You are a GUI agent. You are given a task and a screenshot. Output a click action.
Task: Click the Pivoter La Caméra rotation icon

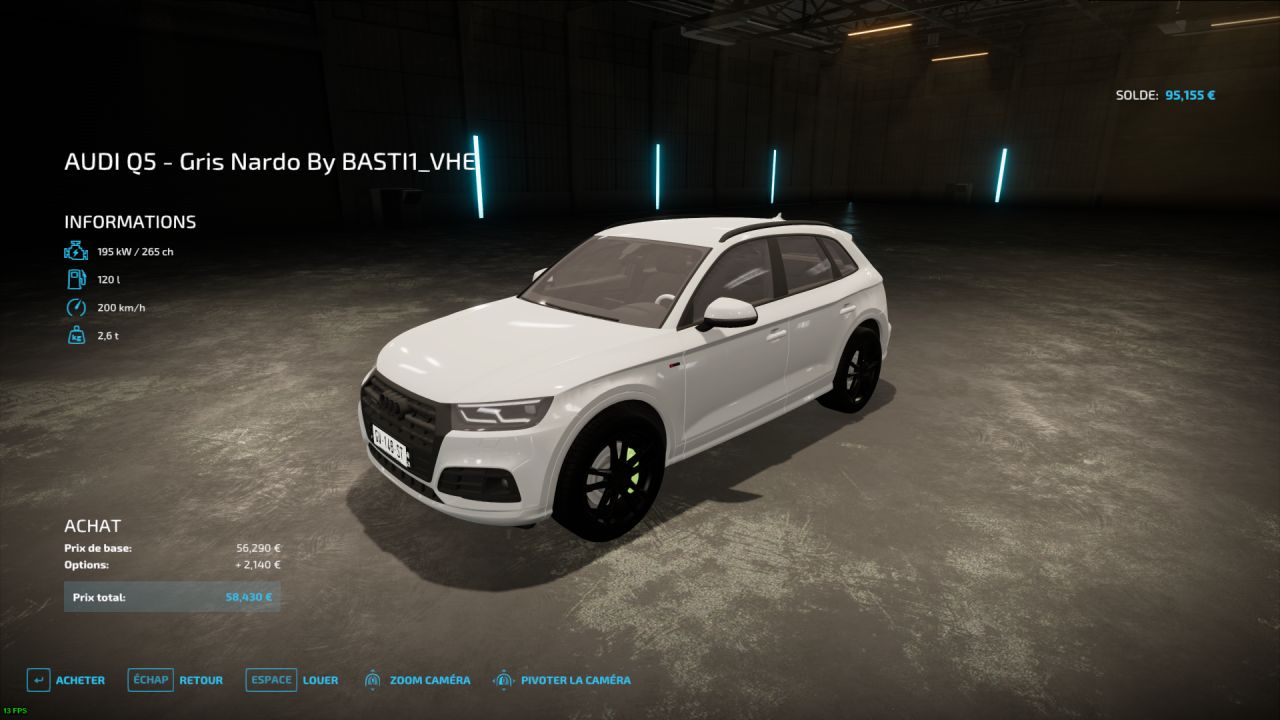[502, 680]
